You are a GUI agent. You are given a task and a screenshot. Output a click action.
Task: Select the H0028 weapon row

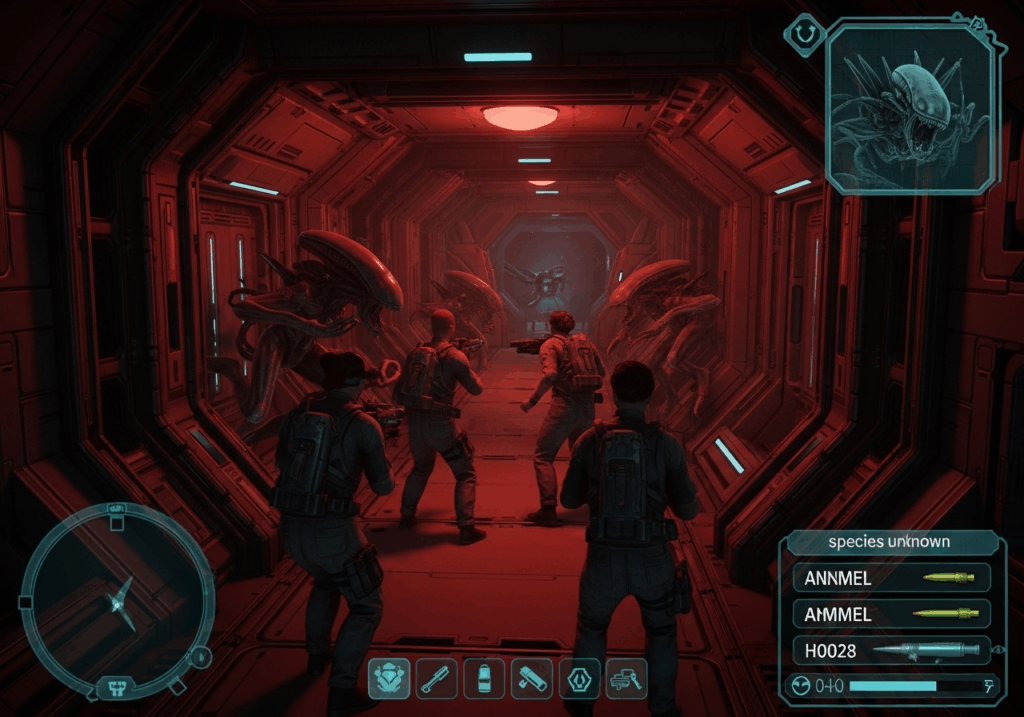(x=892, y=650)
